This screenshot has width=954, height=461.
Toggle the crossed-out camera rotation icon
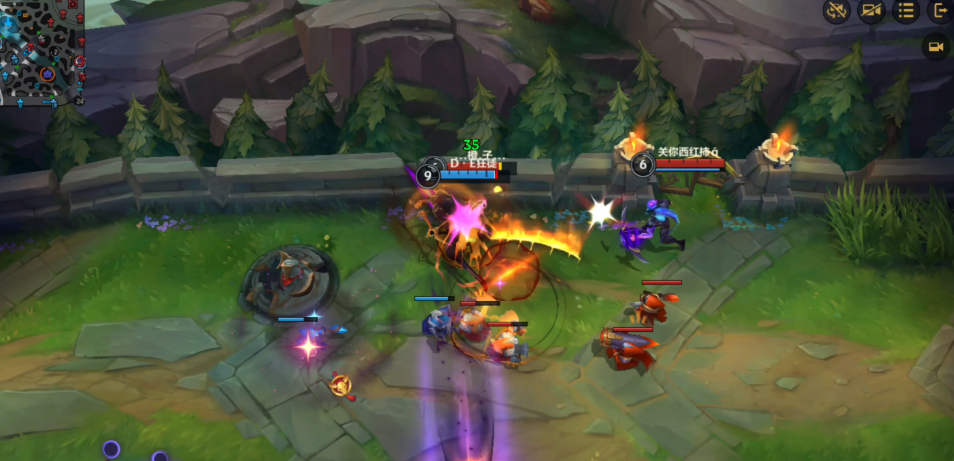tap(836, 11)
